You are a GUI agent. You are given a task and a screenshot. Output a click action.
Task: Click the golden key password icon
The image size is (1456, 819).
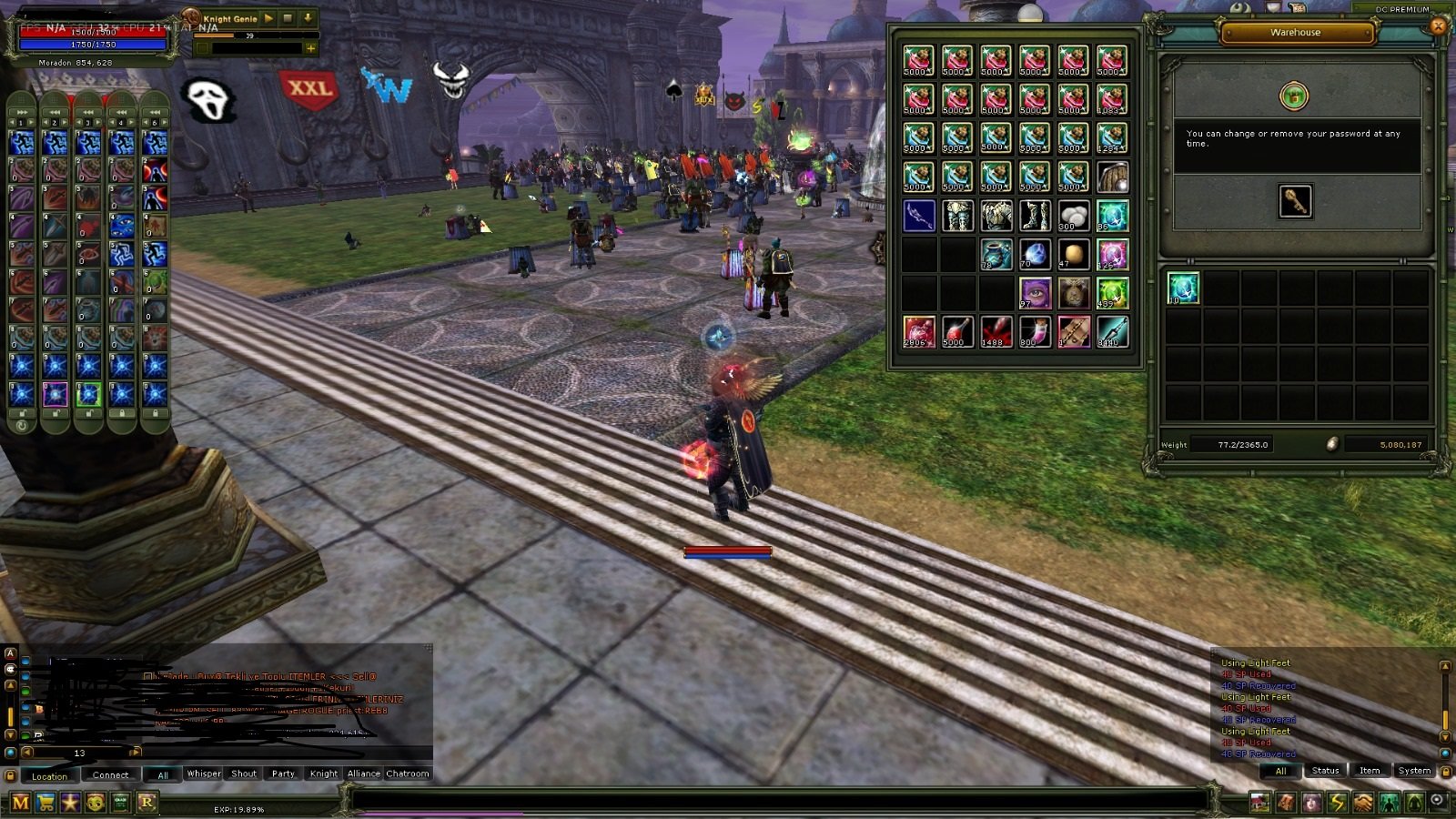click(x=1294, y=201)
